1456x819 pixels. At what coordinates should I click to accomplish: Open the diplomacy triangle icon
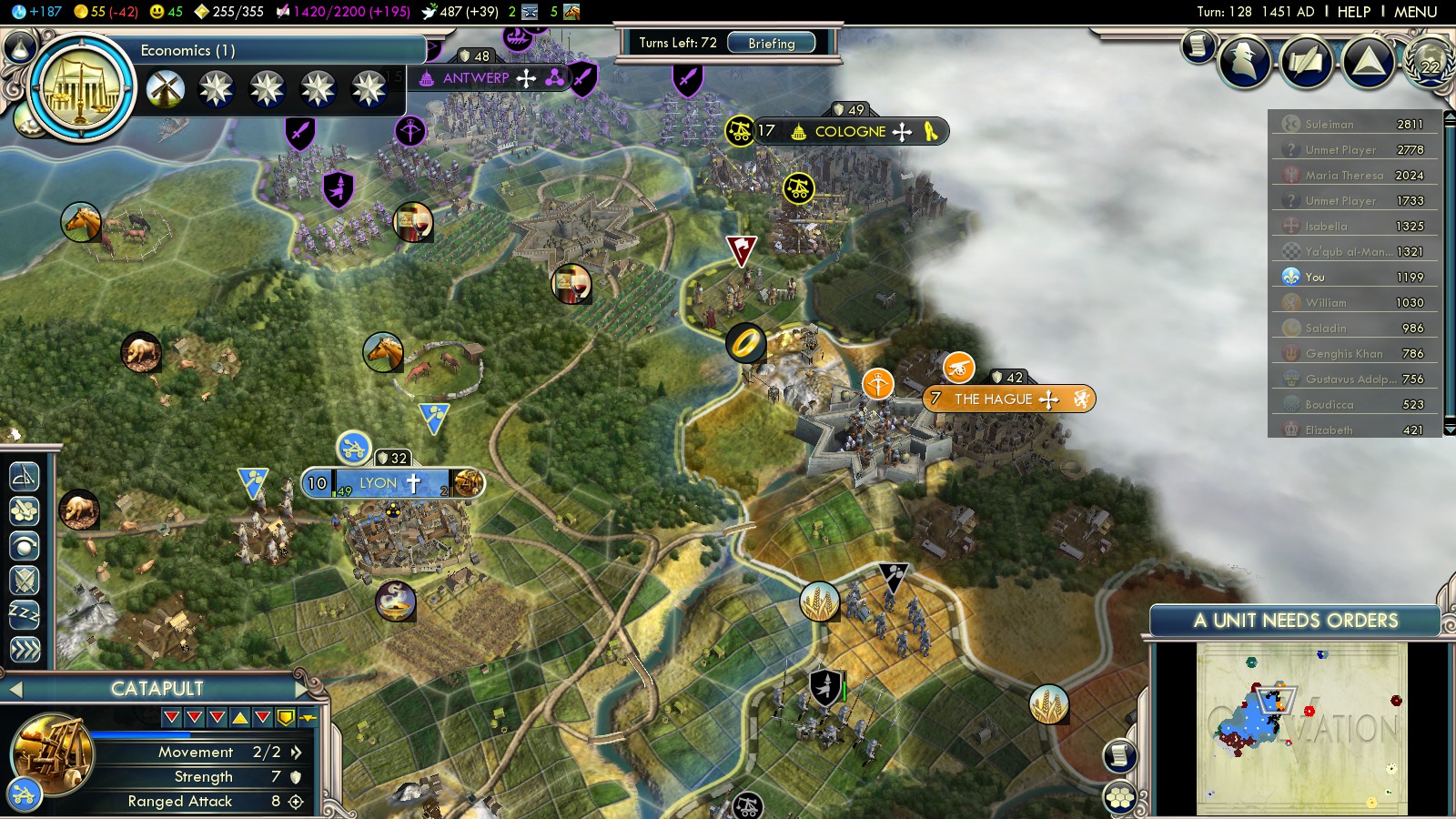[x=1369, y=61]
